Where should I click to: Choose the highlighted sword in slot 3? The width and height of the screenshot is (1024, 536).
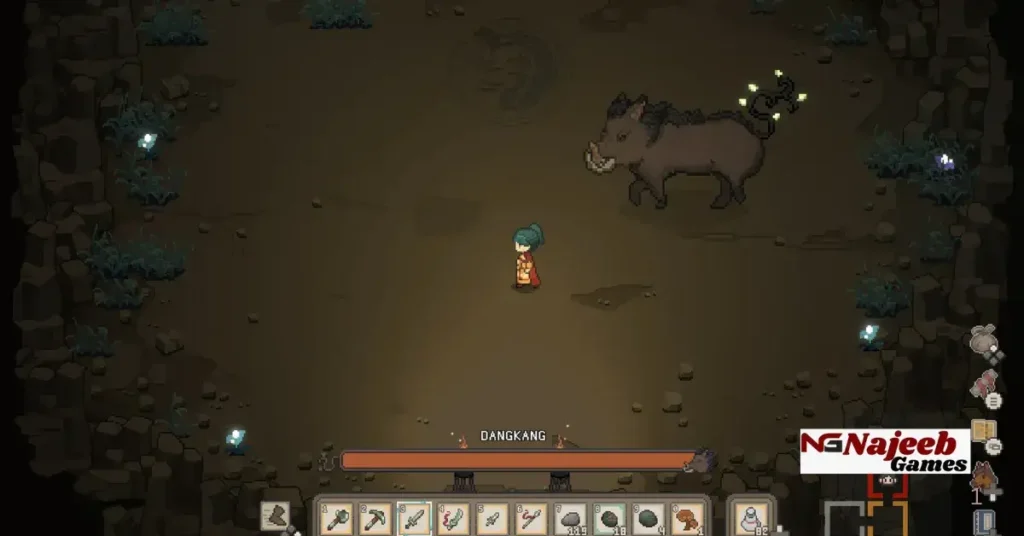[414, 518]
